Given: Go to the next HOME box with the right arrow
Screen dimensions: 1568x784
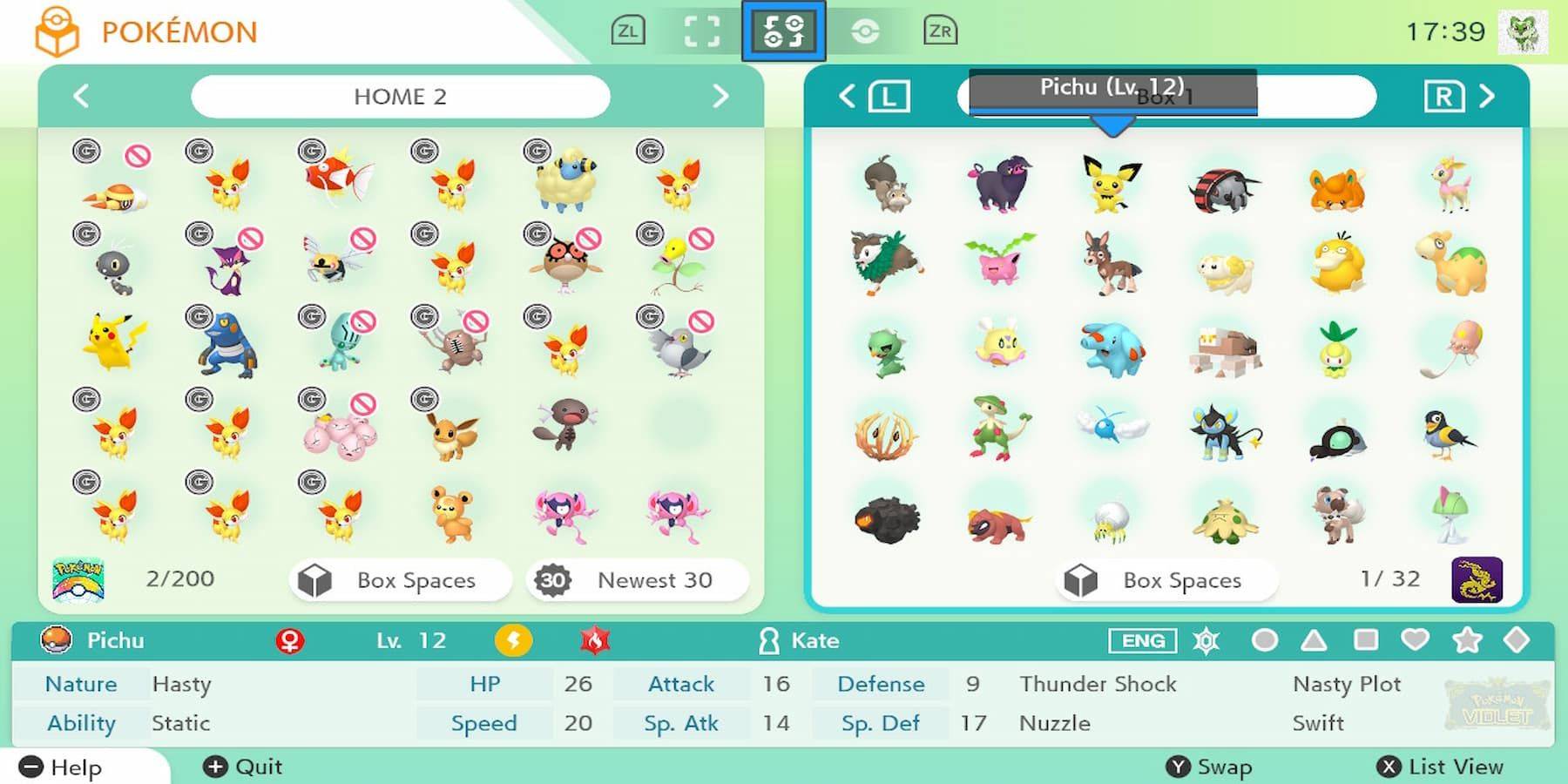Looking at the screenshot, I should coord(720,96).
